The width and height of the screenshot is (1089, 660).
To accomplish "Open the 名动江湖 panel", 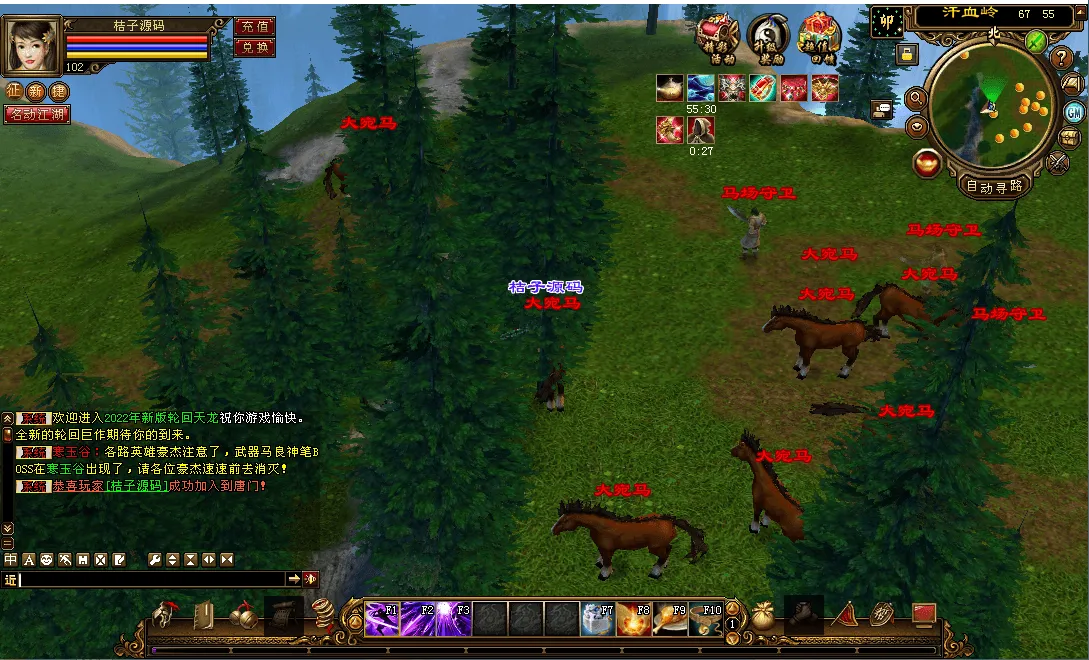I will 37,115.
